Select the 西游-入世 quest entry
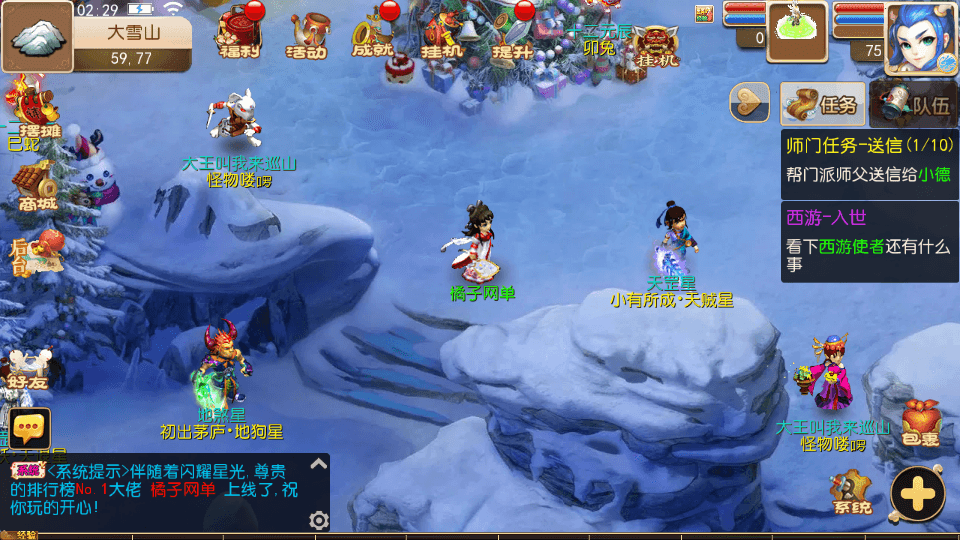Viewport: 960px width, 540px height. click(868, 240)
